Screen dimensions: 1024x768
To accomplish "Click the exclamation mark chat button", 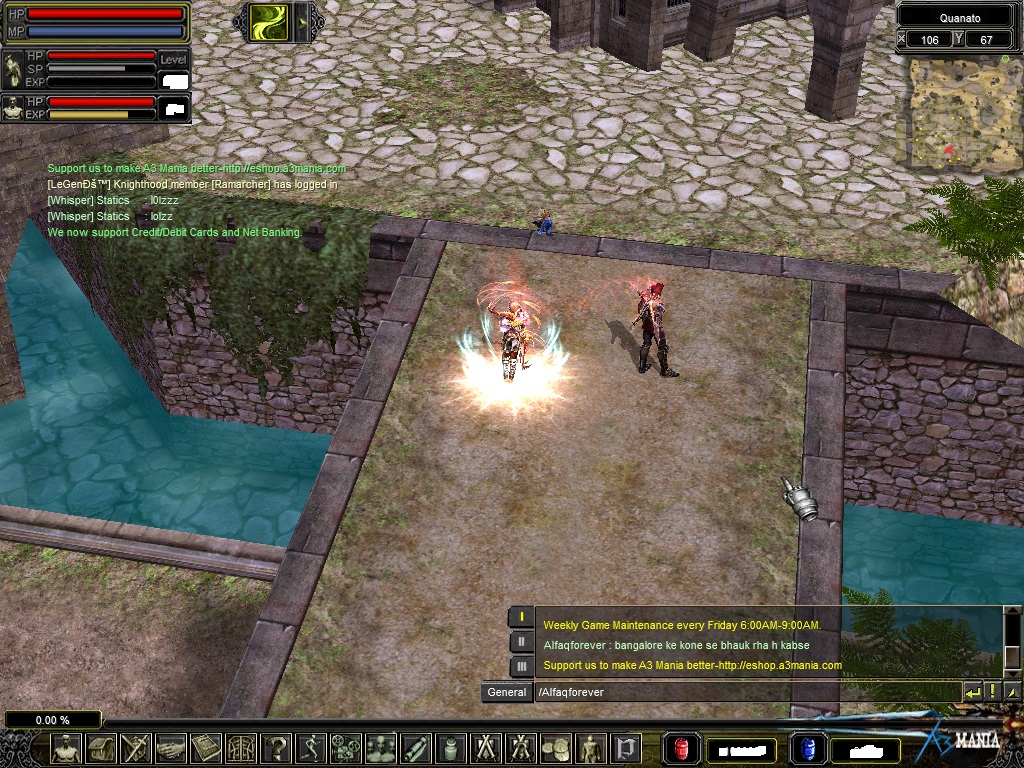I will (993, 692).
